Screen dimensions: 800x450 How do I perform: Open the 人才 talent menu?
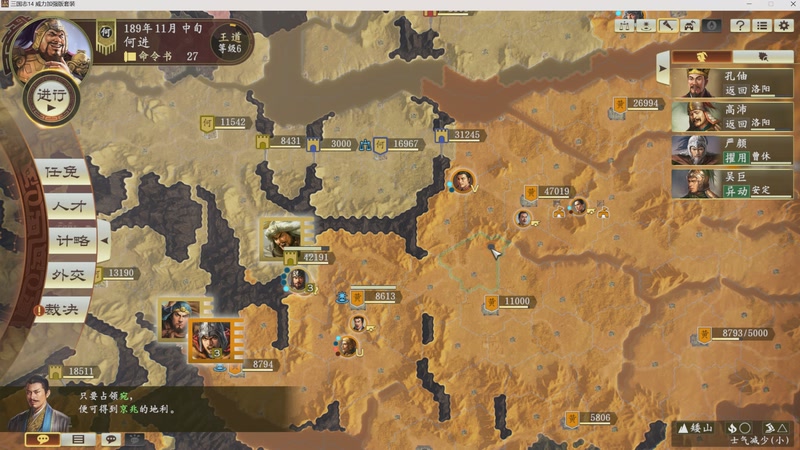pyautogui.click(x=68, y=206)
